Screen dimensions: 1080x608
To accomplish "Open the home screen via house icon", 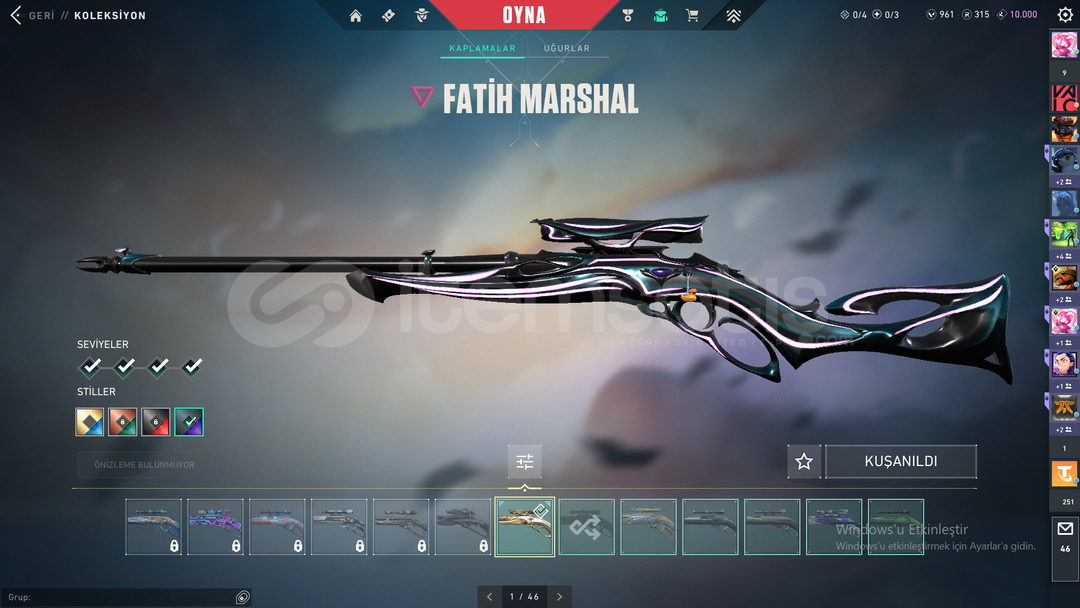I will pyautogui.click(x=356, y=15).
